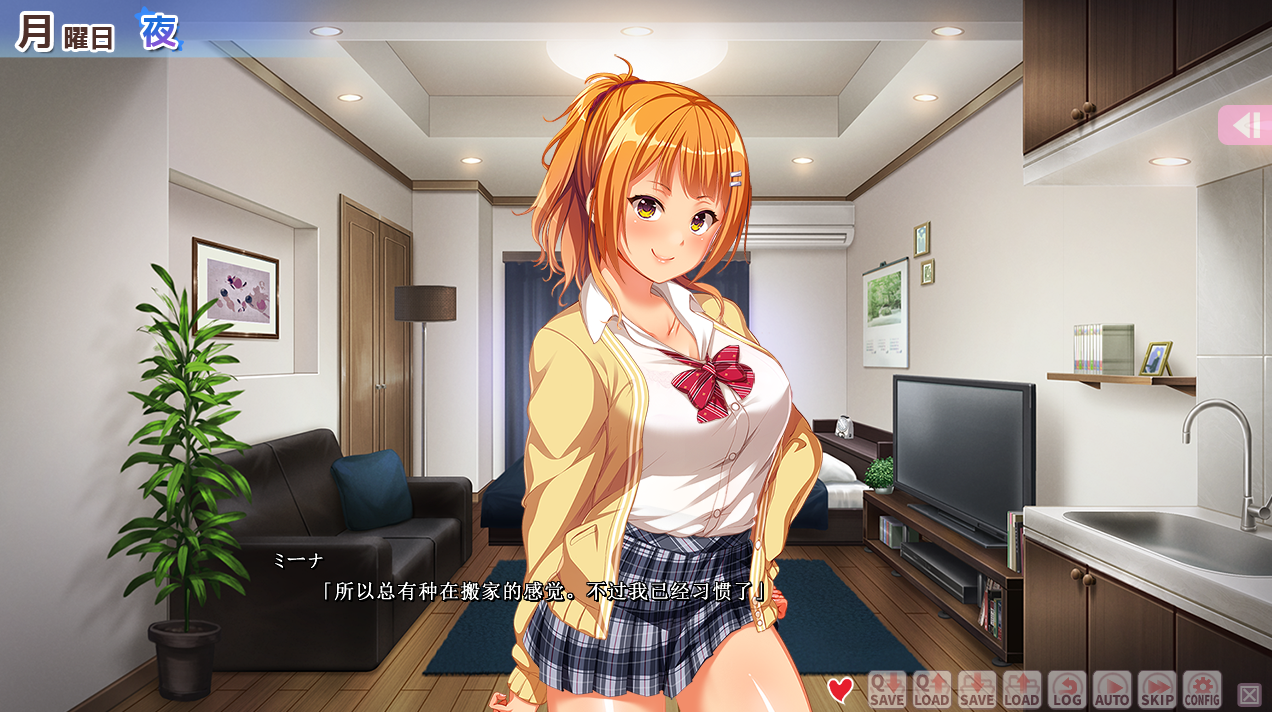Activate Skip mode
Viewport: 1272px width, 712px height.
point(1156,689)
